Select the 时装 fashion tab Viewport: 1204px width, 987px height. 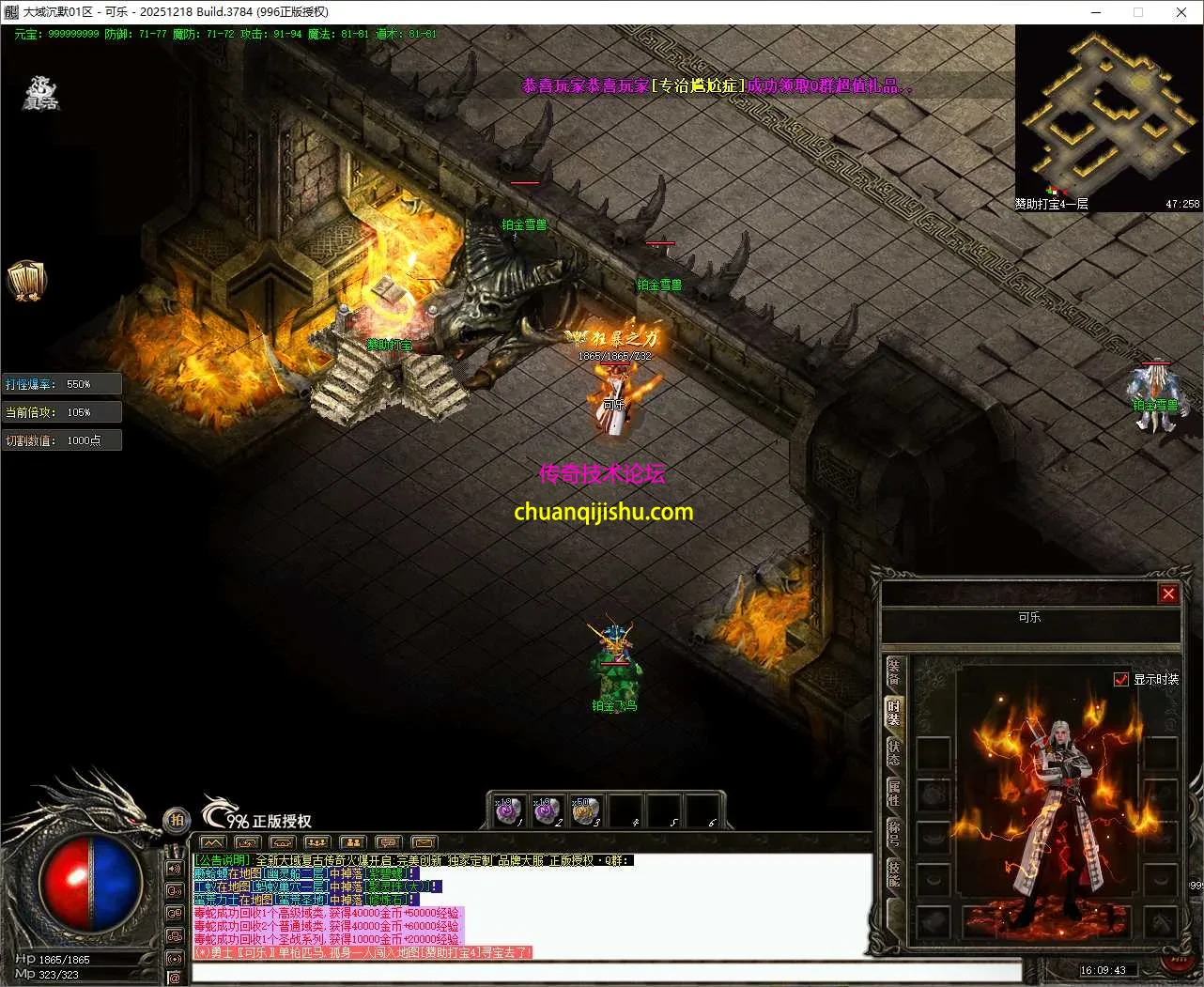pos(894,712)
